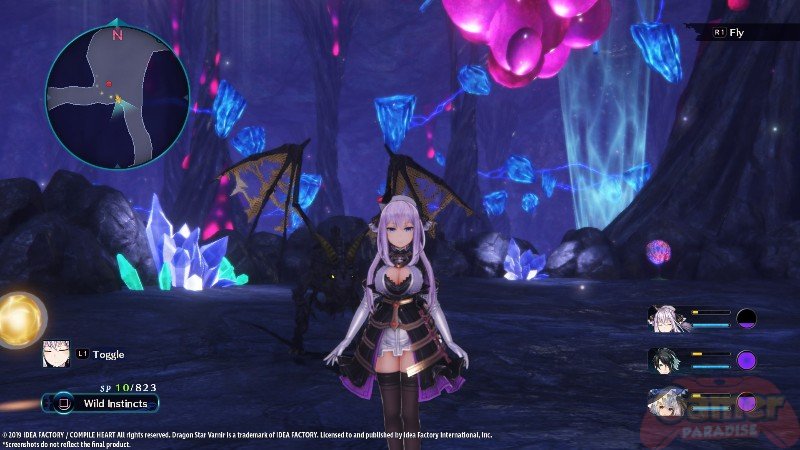Click the chibi character toggle portrait
800x450 pixels.
(55, 353)
